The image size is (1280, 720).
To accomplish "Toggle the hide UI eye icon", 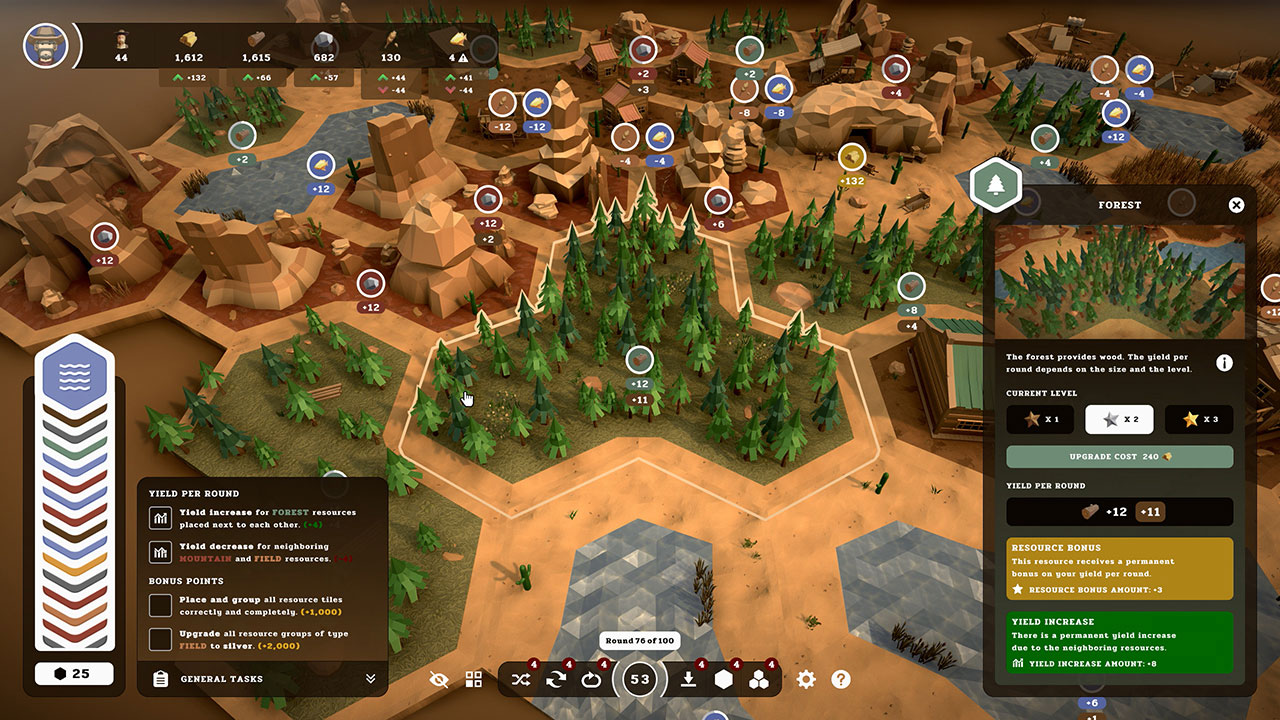I will coord(439,679).
